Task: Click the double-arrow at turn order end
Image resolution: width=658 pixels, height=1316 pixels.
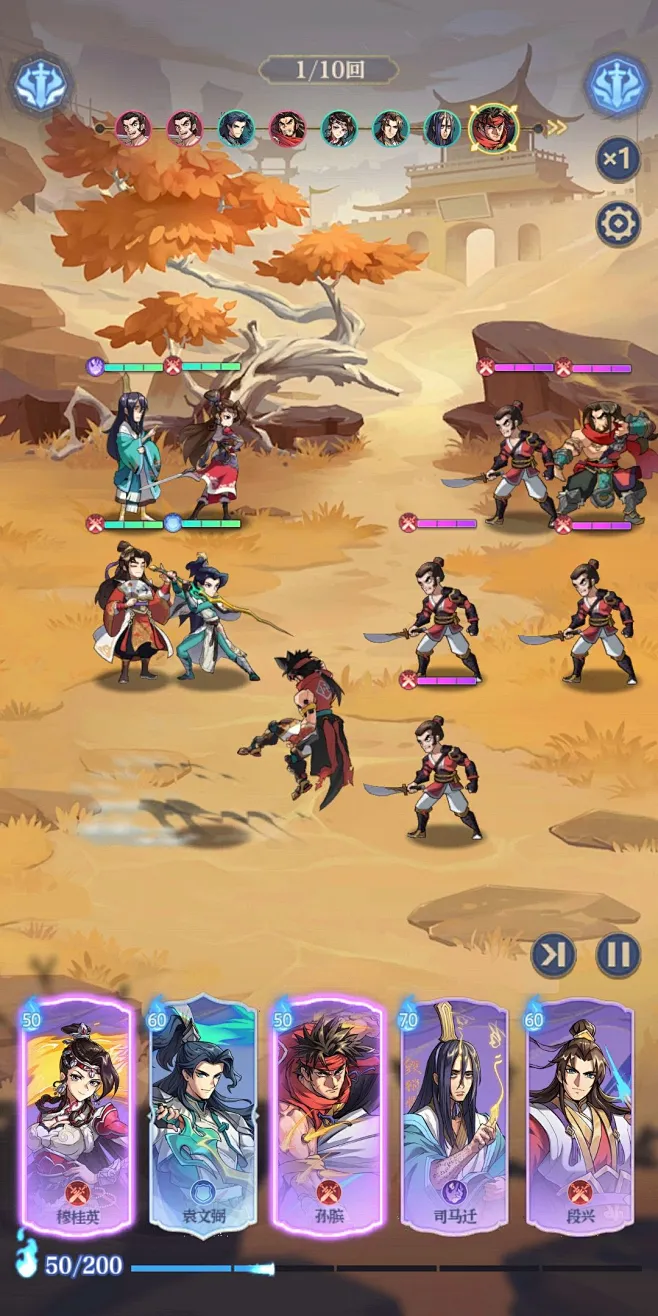Action: pyautogui.click(x=555, y=127)
